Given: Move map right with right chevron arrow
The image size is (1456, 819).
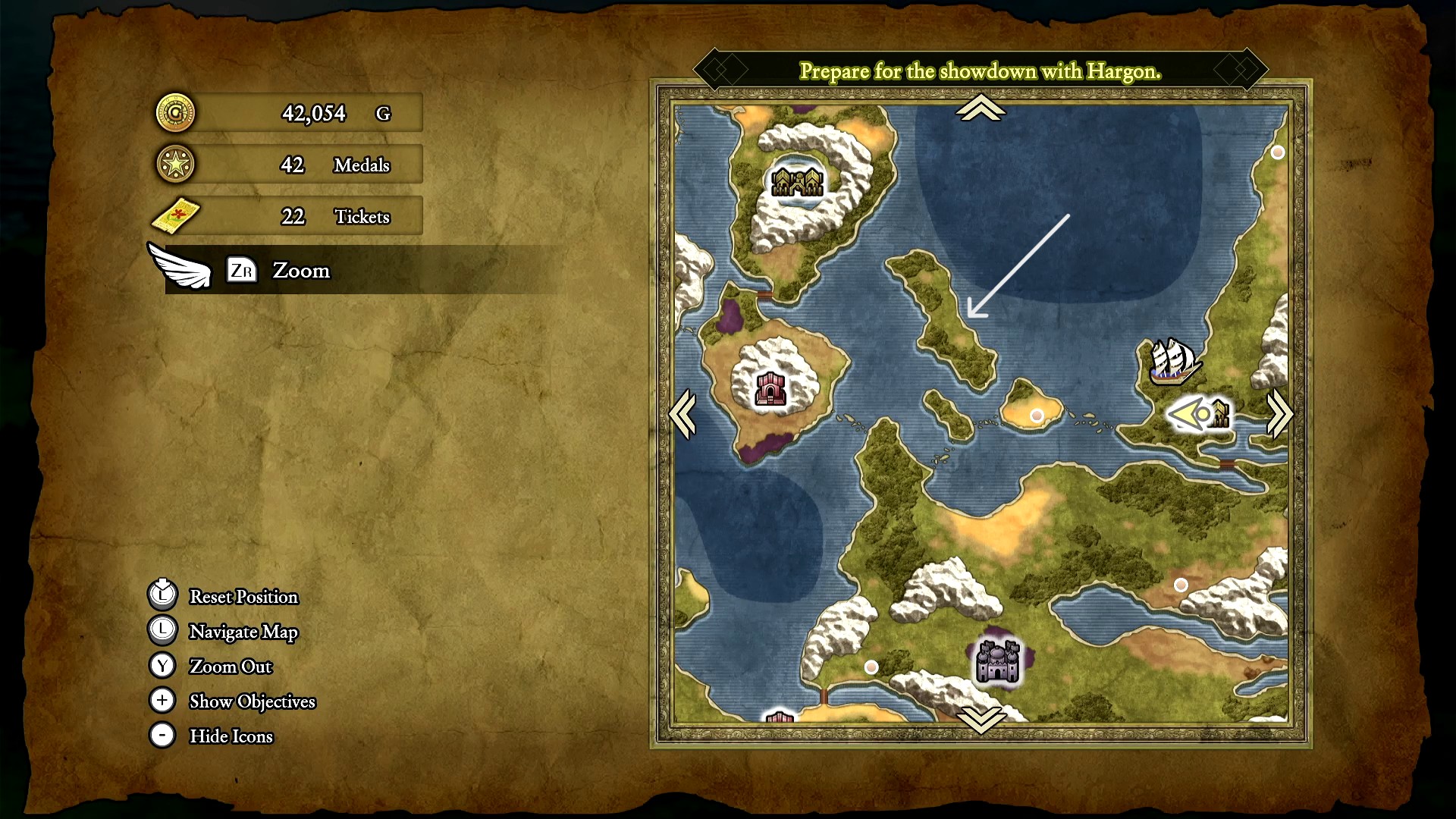Looking at the screenshot, I should click(x=1279, y=414).
